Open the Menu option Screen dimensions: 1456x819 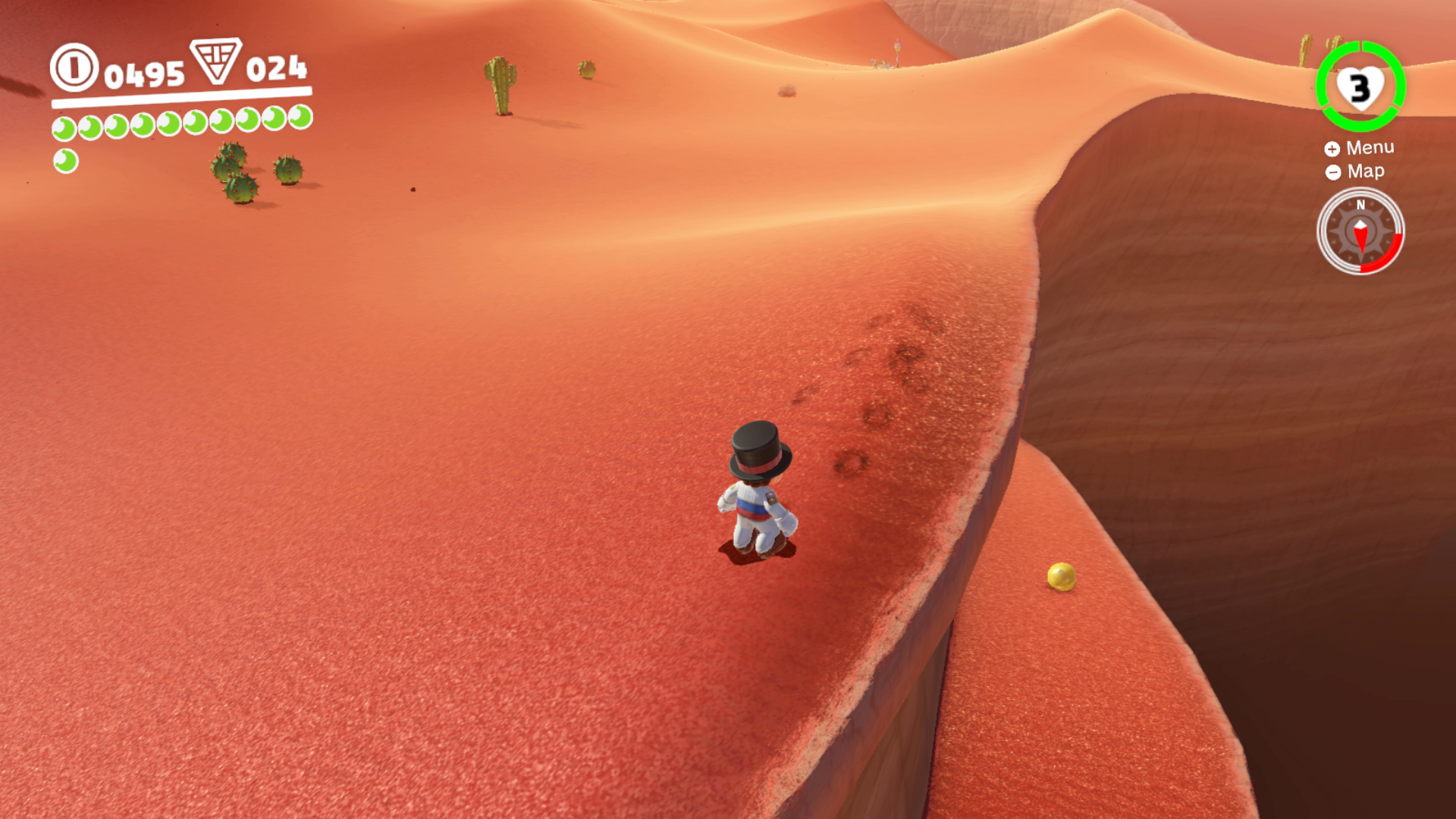click(x=1369, y=147)
